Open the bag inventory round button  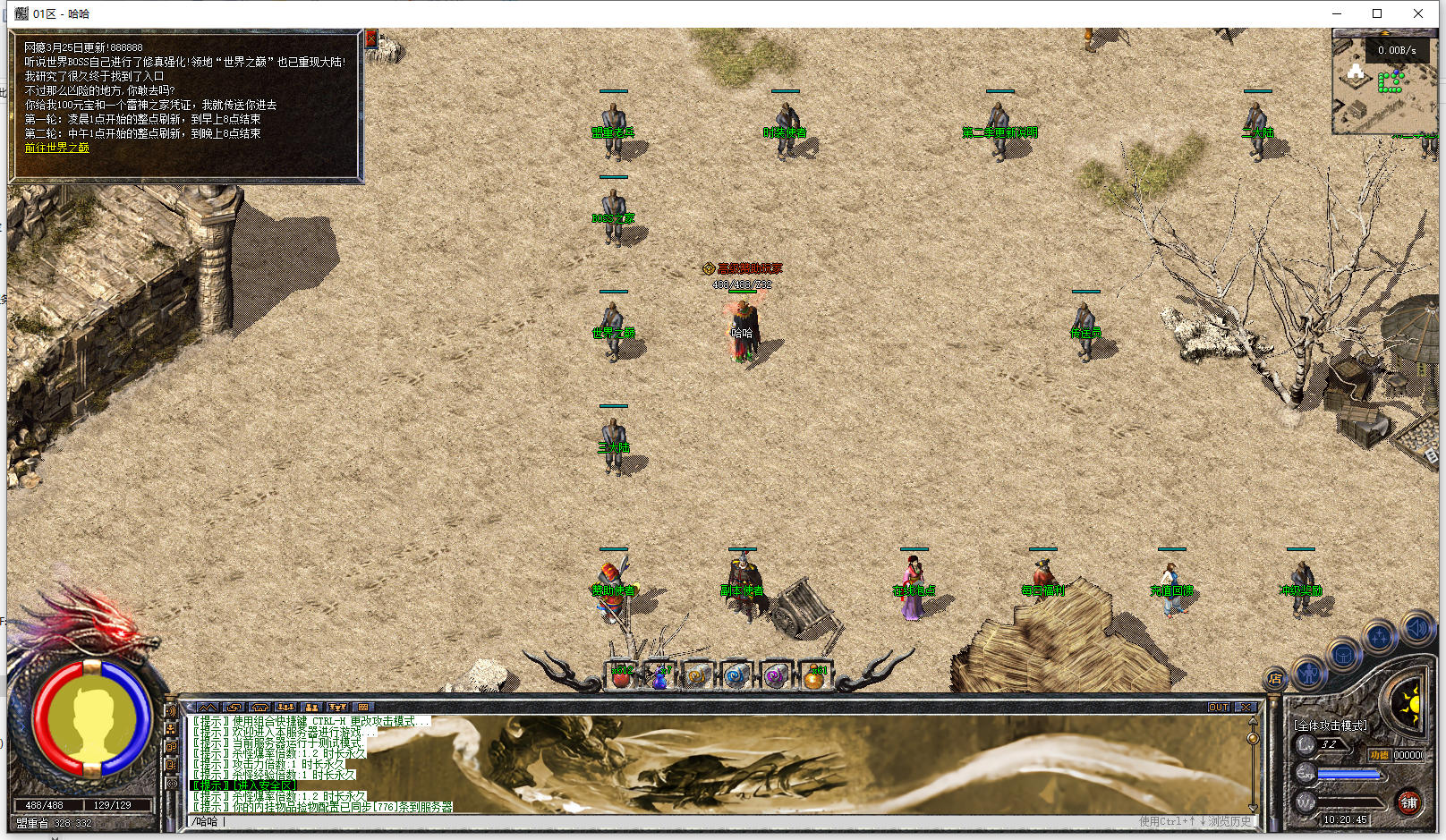click(1344, 655)
